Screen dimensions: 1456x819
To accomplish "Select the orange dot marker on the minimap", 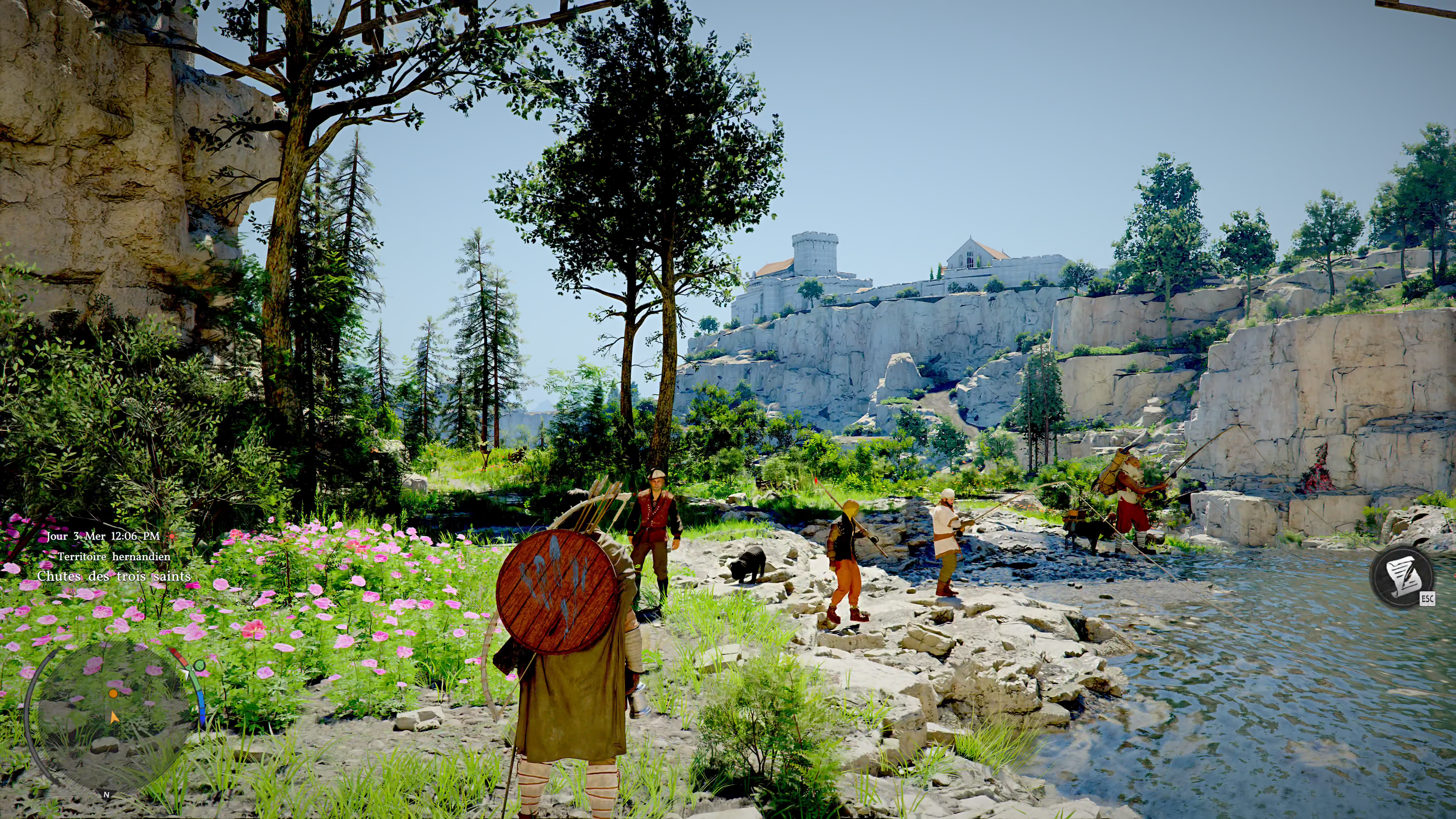I will point(113,693).
